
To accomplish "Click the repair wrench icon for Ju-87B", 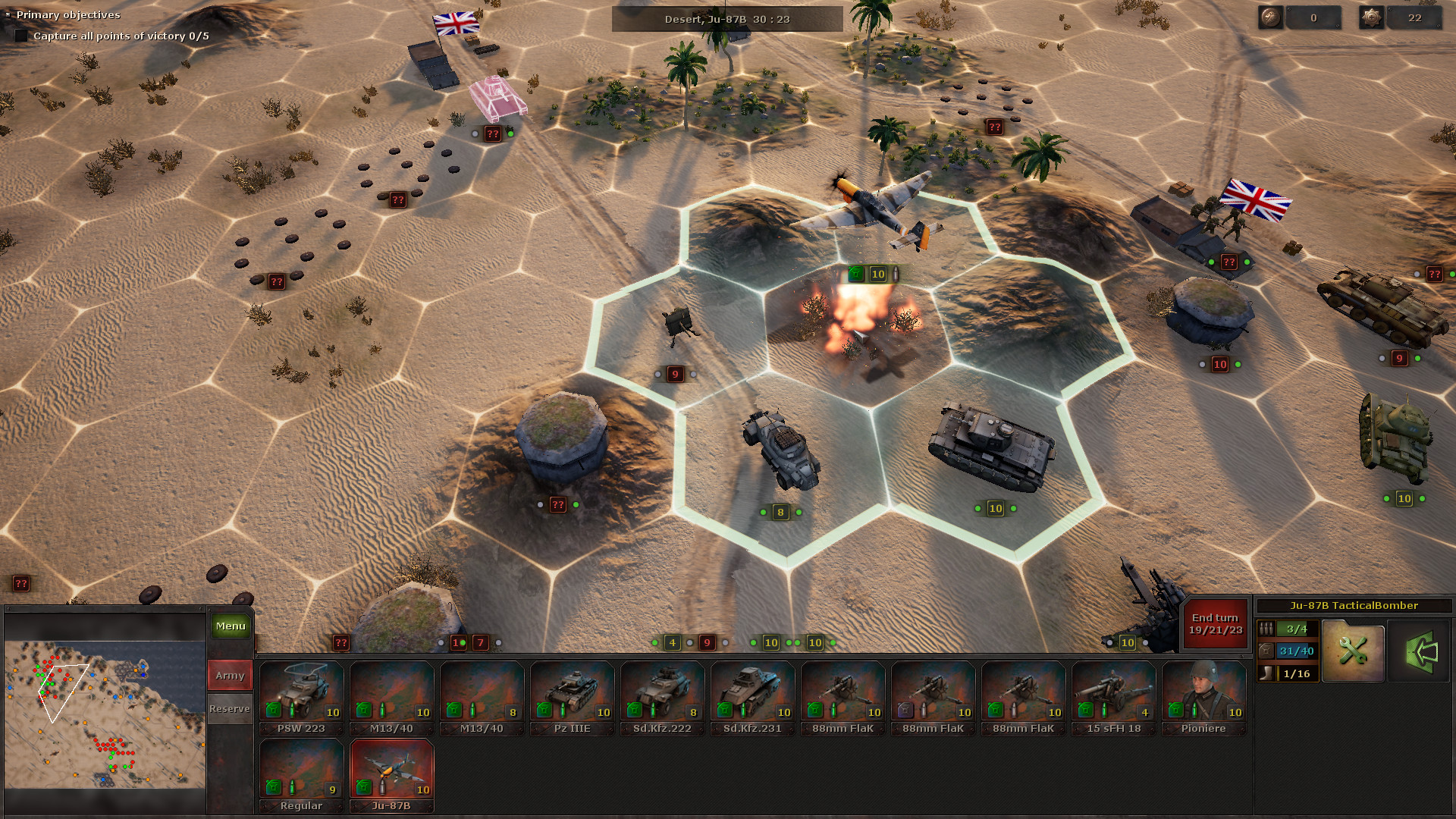I will [x=1353, y=651].
